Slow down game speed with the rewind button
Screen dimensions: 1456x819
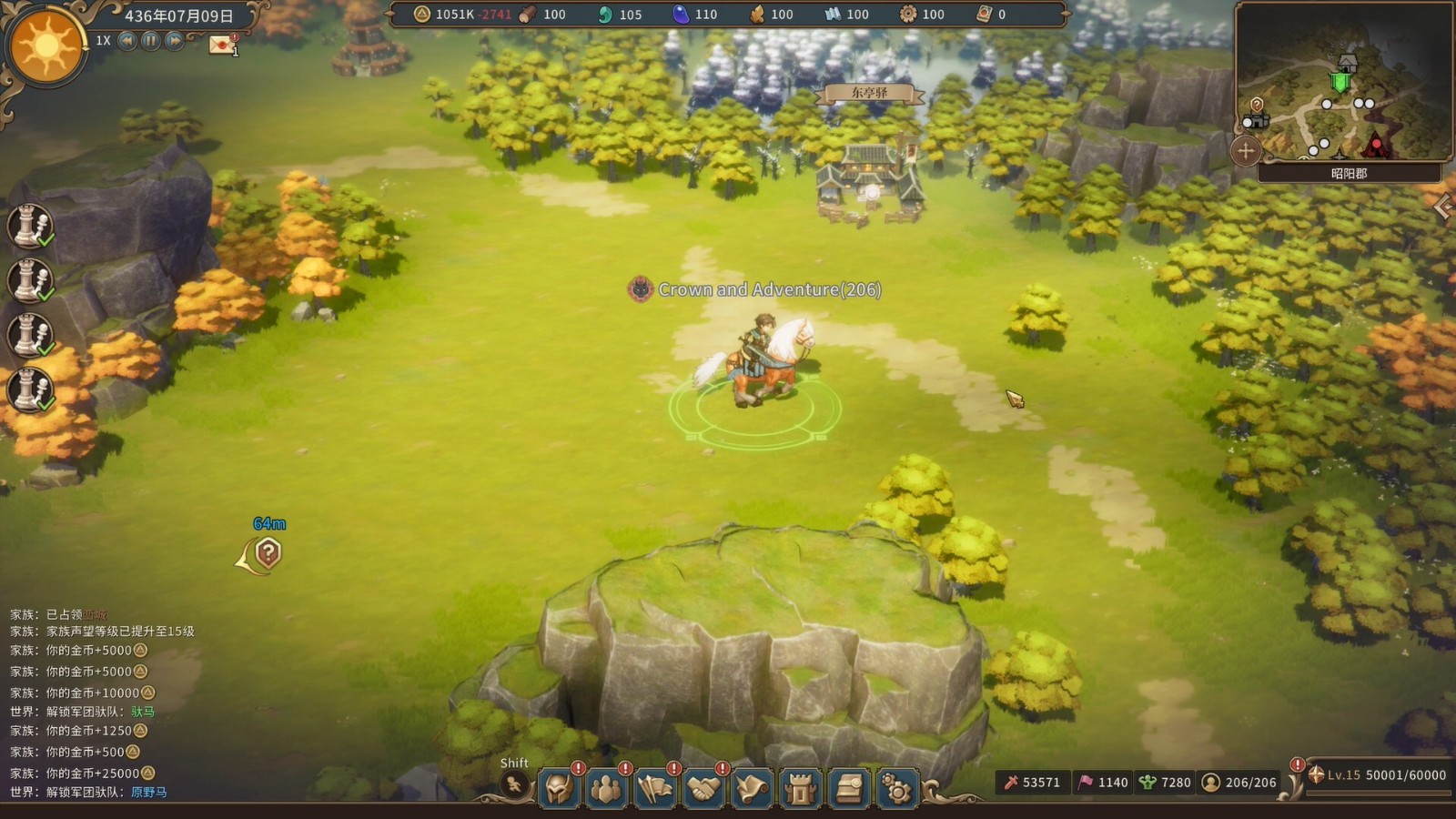[128, 41]
